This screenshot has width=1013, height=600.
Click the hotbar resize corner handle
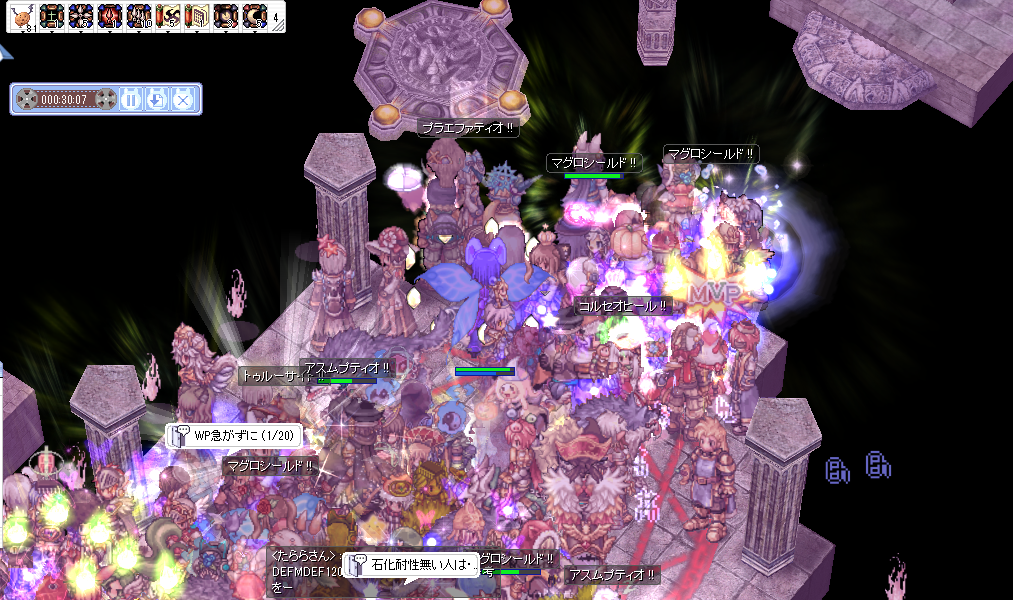(280, 27)
